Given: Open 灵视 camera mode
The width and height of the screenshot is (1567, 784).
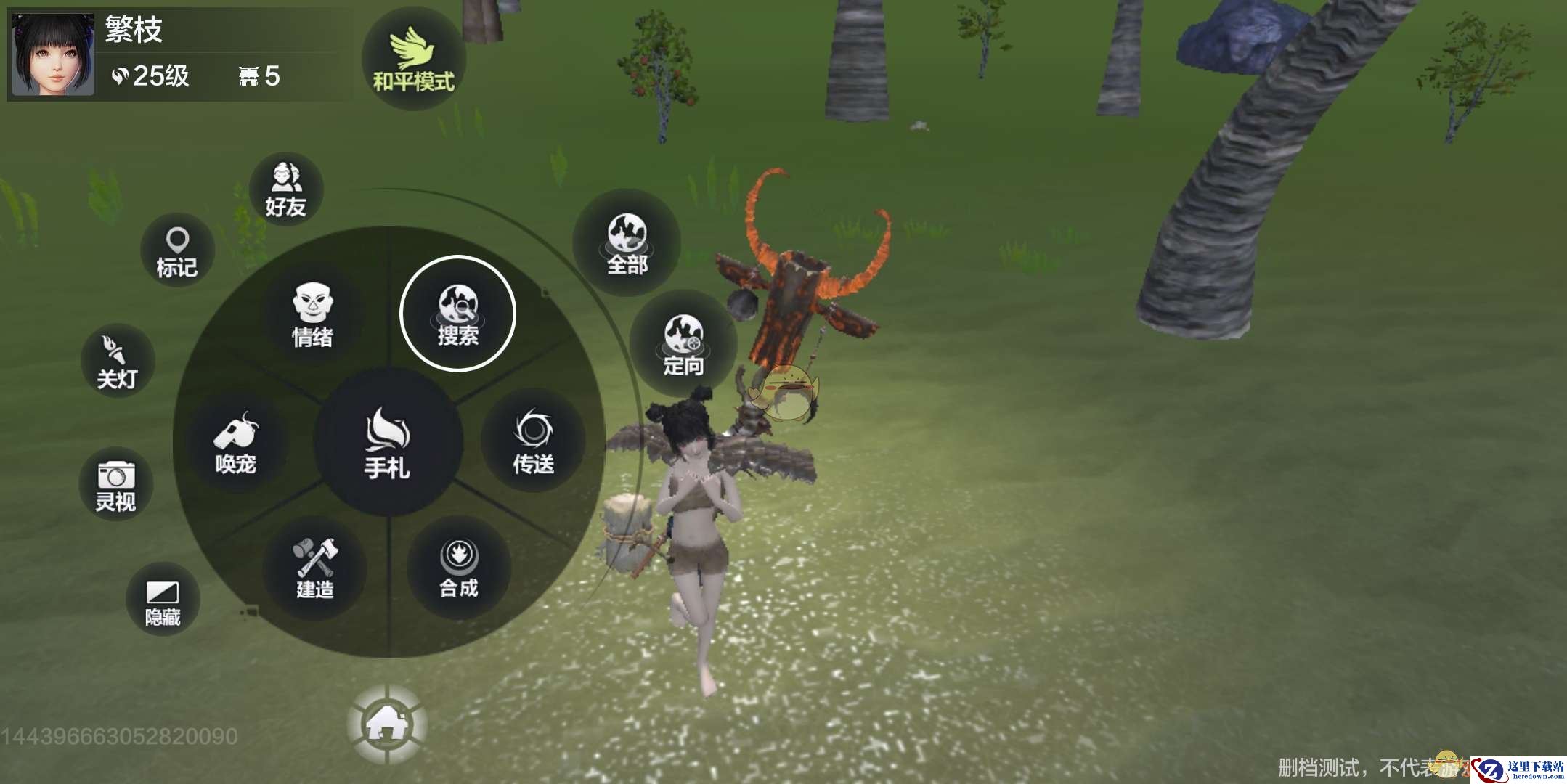Looking at the screenshot, I should pos(116,485).
